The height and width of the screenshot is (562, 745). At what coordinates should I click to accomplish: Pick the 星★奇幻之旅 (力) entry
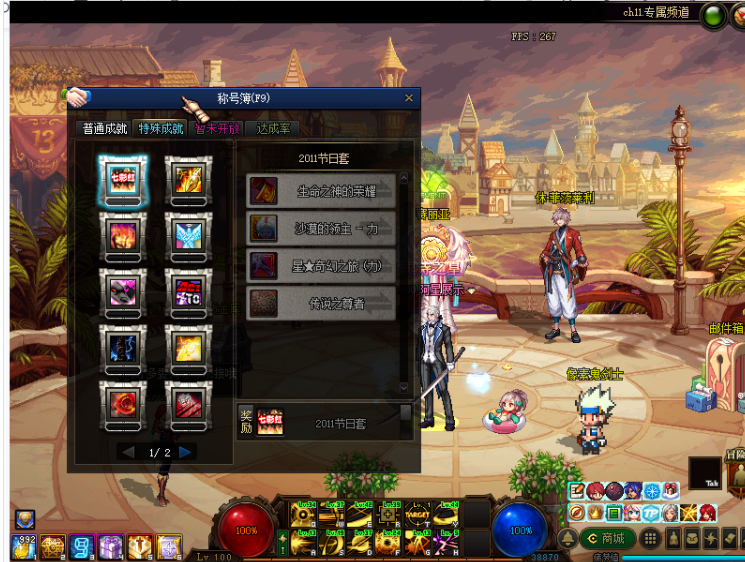click(321, 265)
